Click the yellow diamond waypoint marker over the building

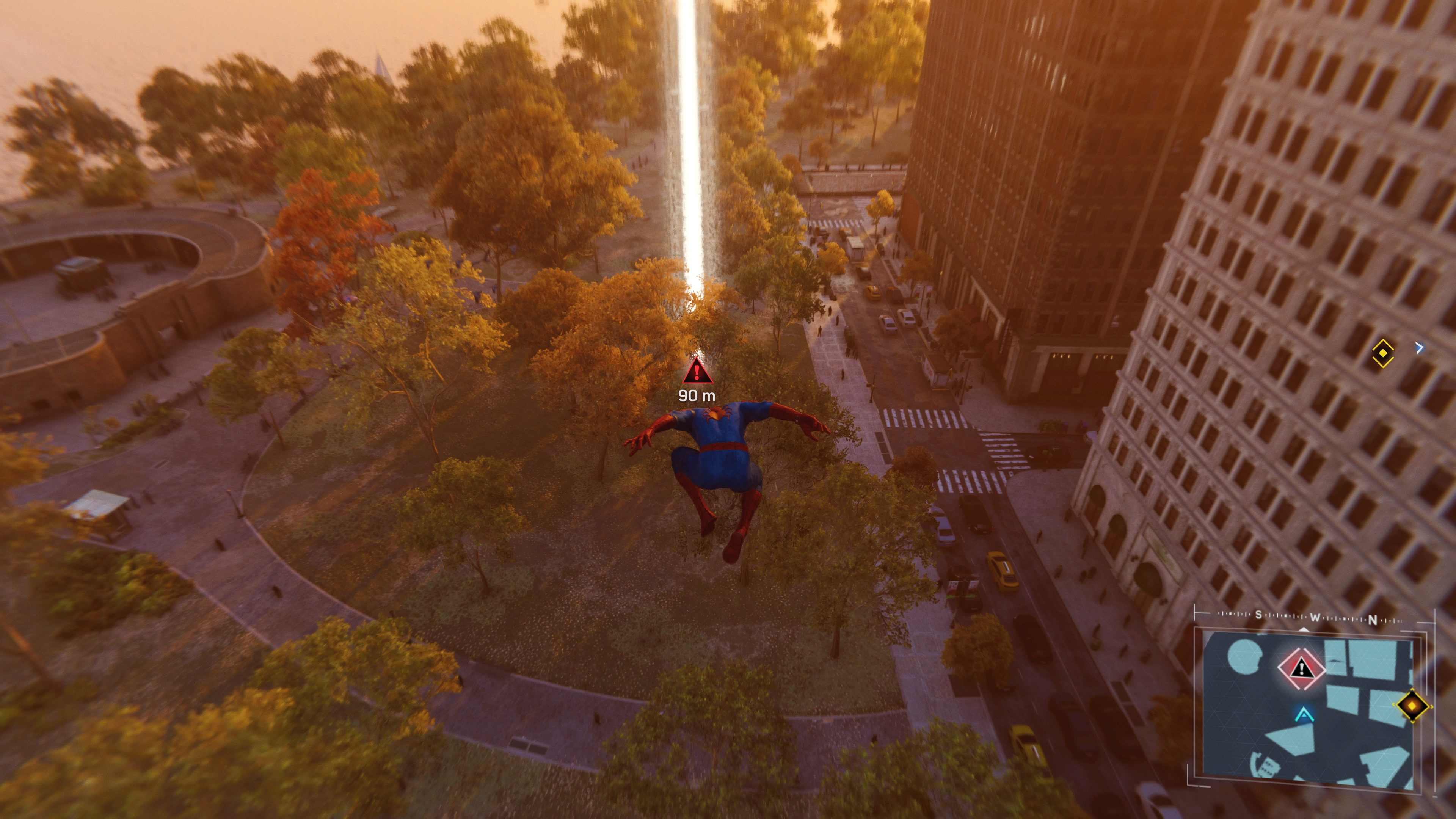tap(1382, 353)
